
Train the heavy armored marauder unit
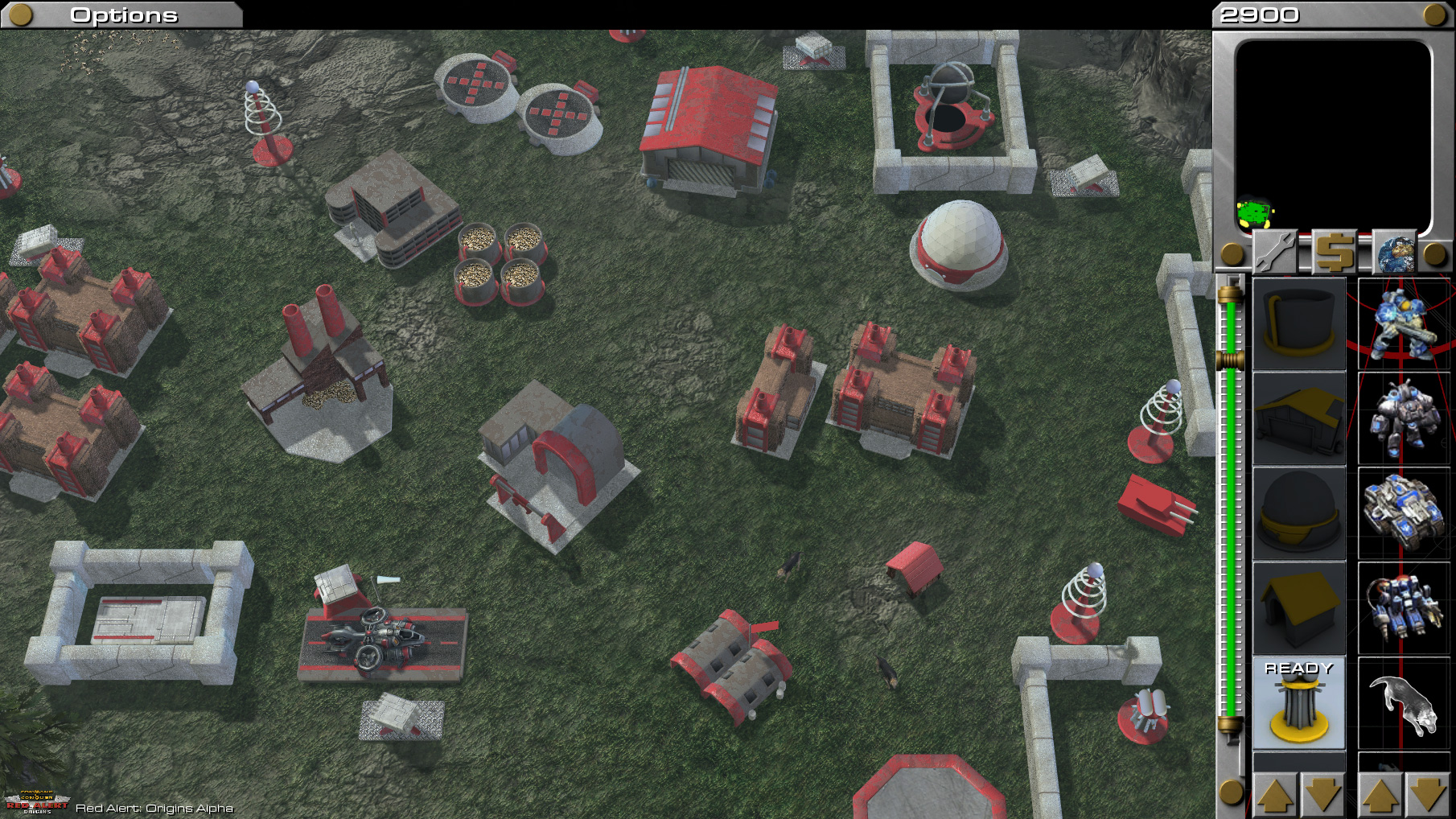[x=1404, y=418]
